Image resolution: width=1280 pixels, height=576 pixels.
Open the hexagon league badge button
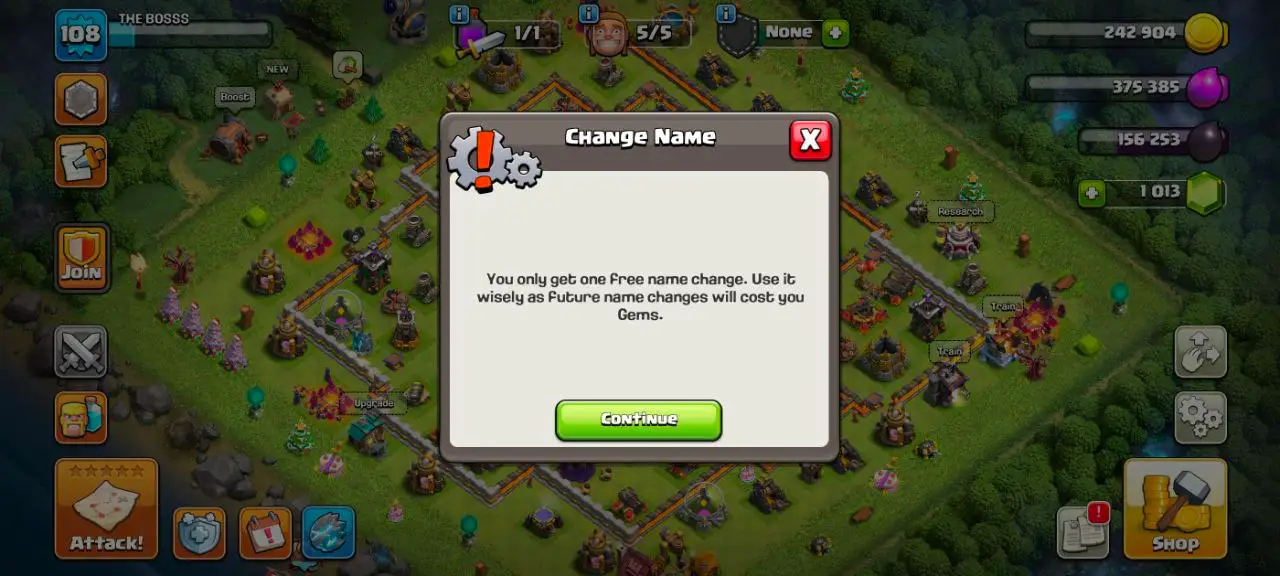tap(81, 99)
